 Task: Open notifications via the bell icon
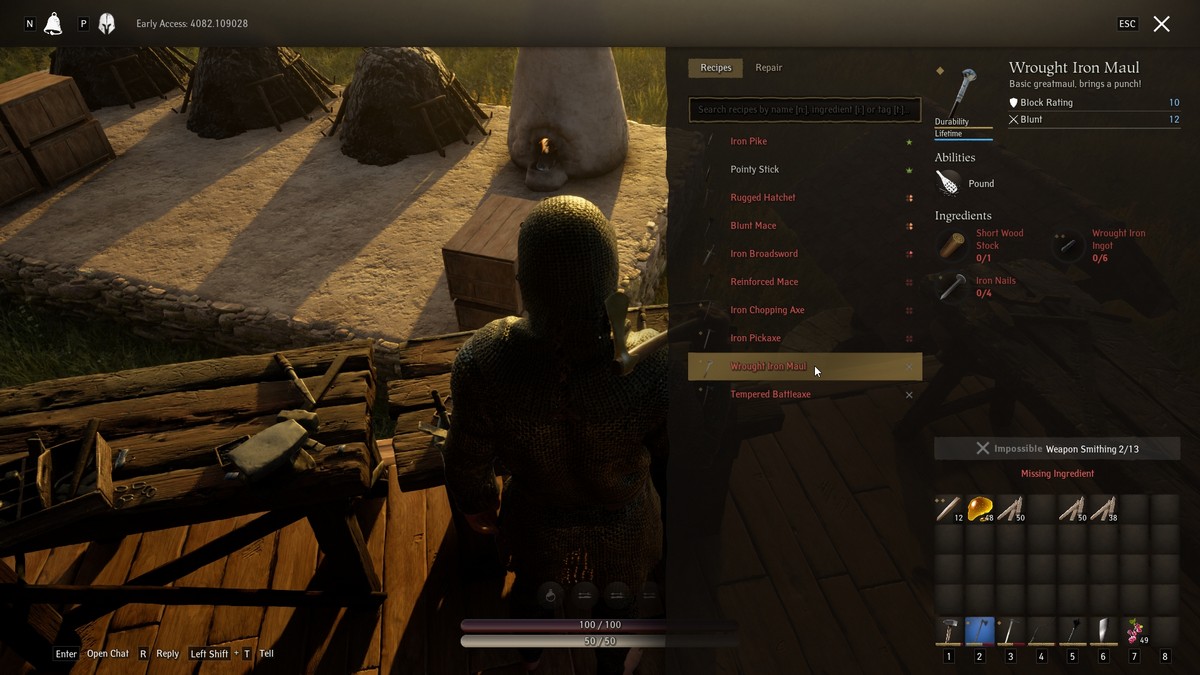coord(53,24)
